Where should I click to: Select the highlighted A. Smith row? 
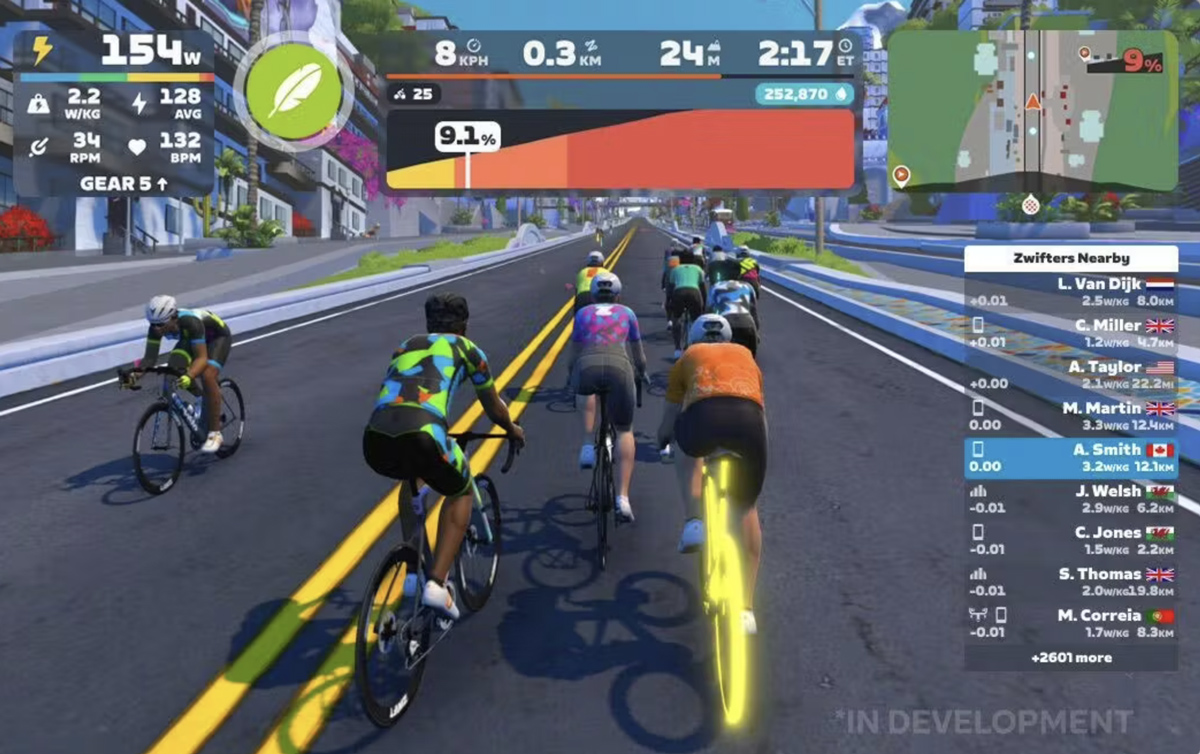pos(1070,458)
